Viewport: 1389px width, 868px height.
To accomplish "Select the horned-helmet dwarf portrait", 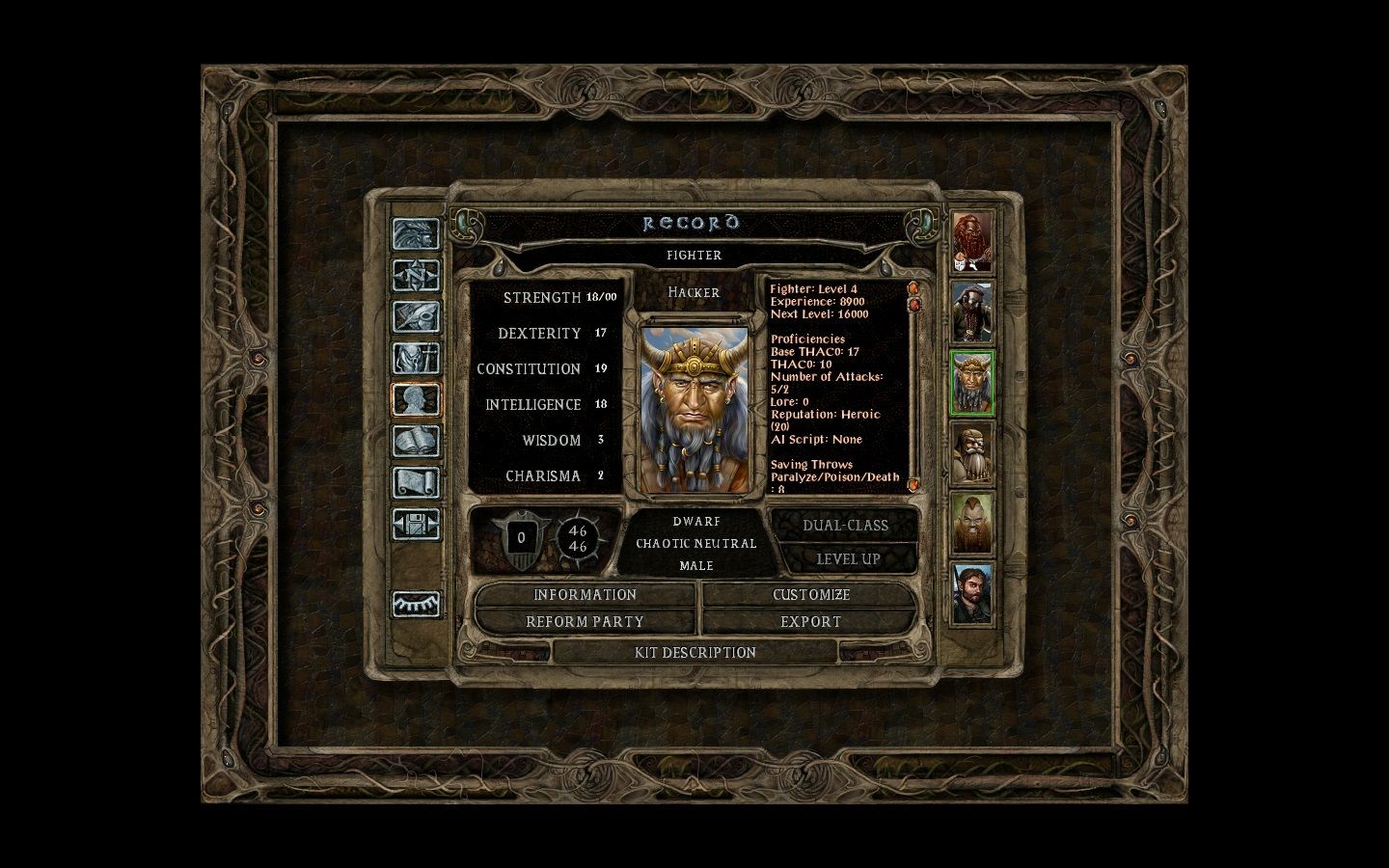I will coord(972,383).
